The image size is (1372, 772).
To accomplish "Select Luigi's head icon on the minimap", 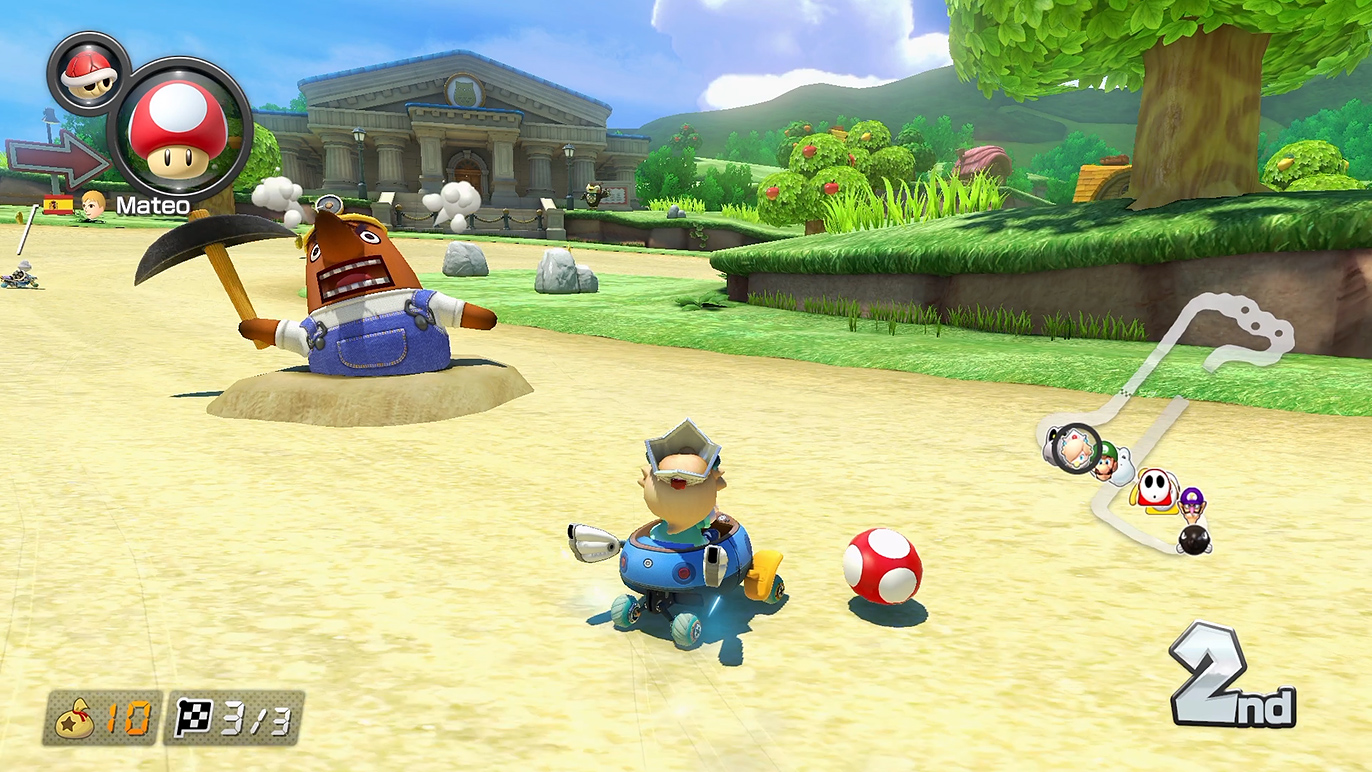I will 1106,464.
